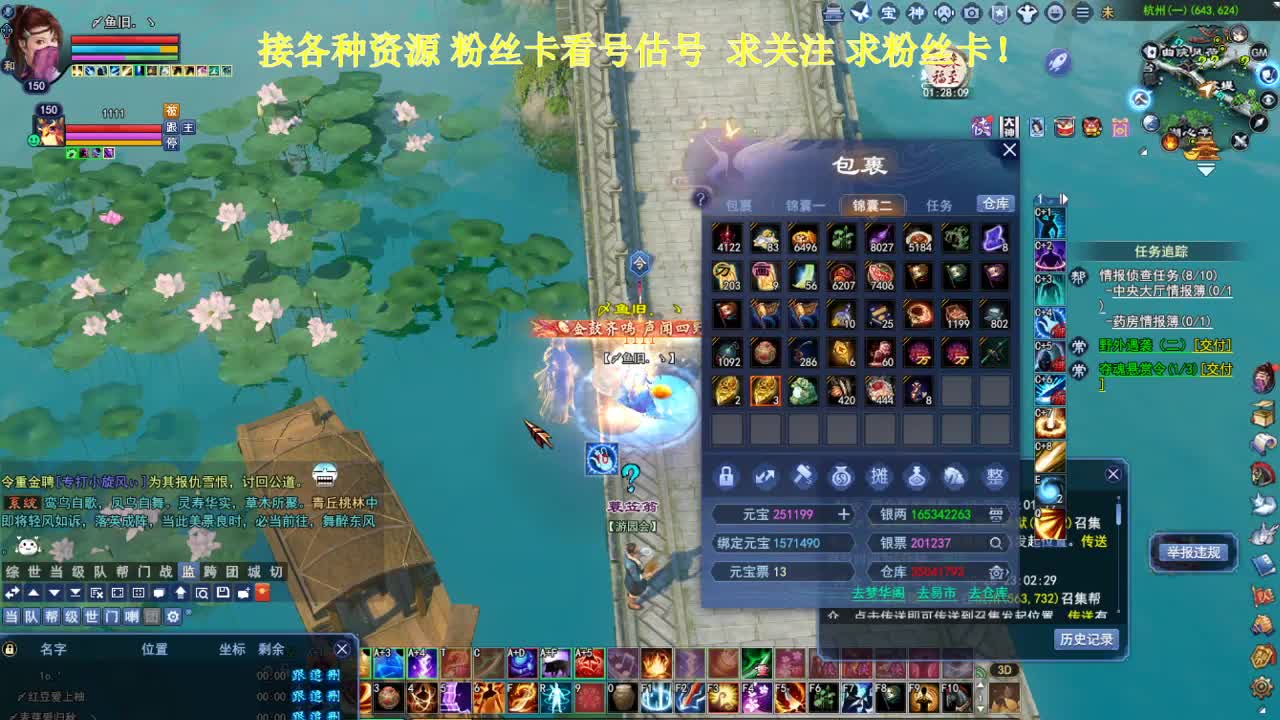Click the down triangle in the chat toolbar

(54, 593)
